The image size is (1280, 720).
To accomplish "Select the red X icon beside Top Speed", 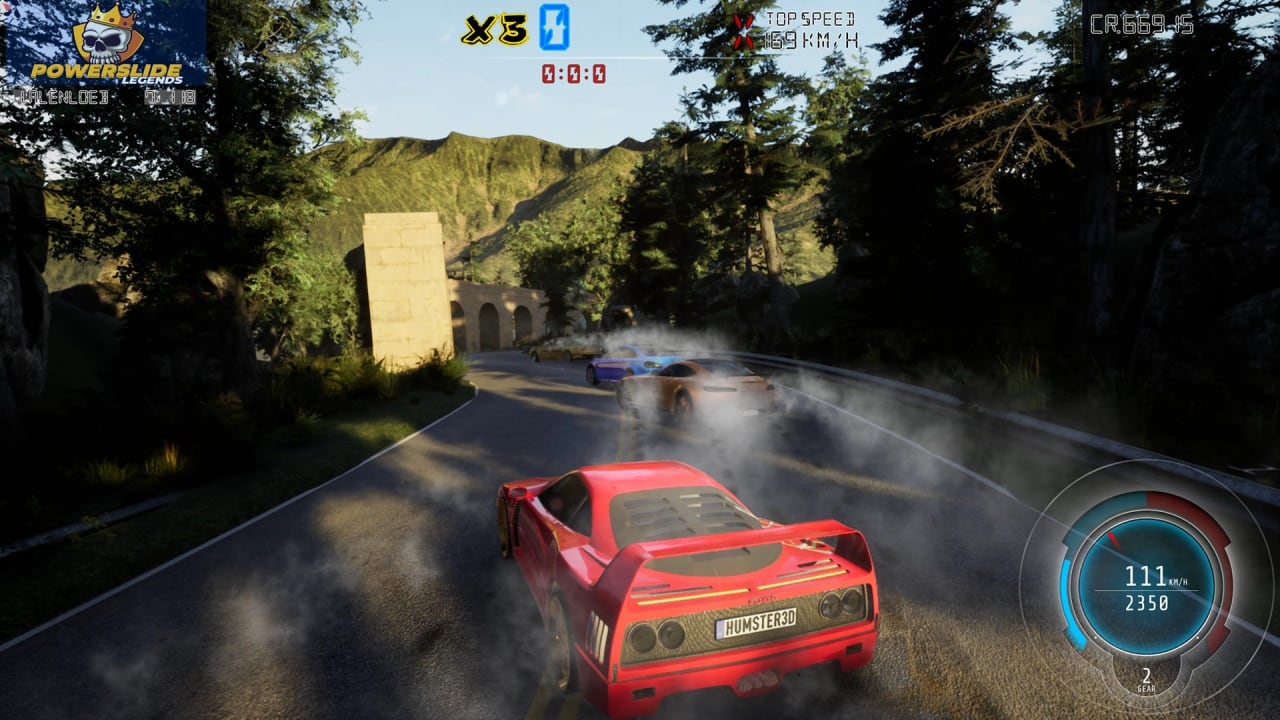I will 744,31.
